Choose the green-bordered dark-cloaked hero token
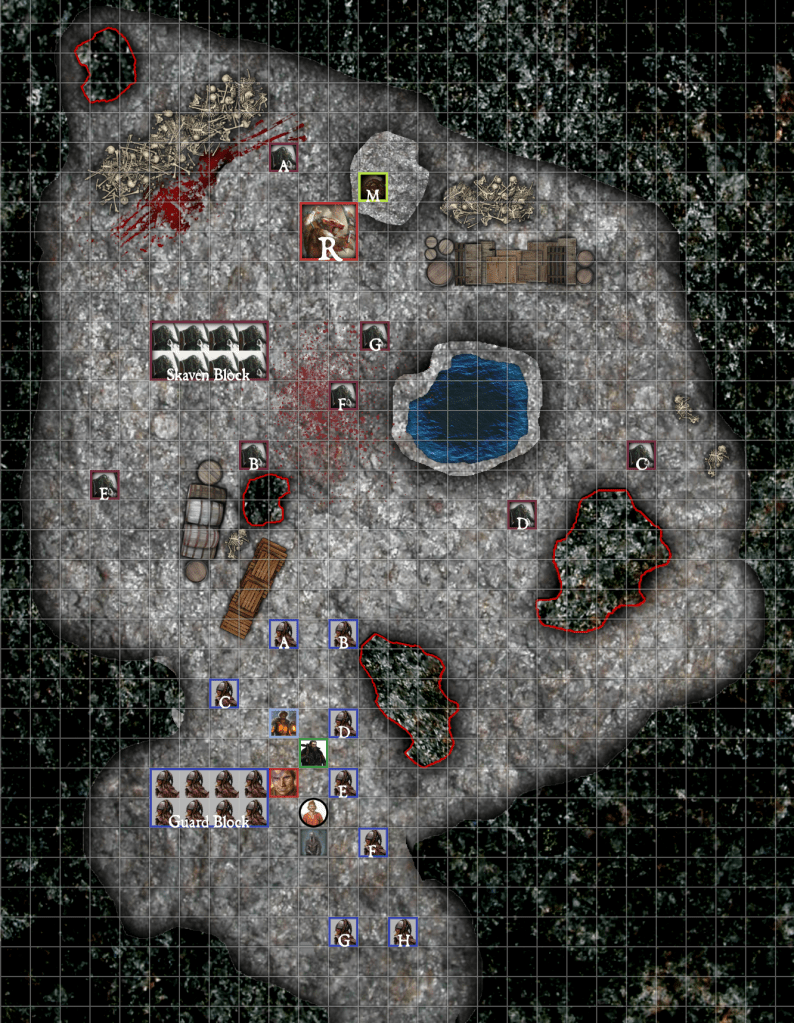This screenshot has height=1023, width=794. pyautogui.click(x=314, y=753)
